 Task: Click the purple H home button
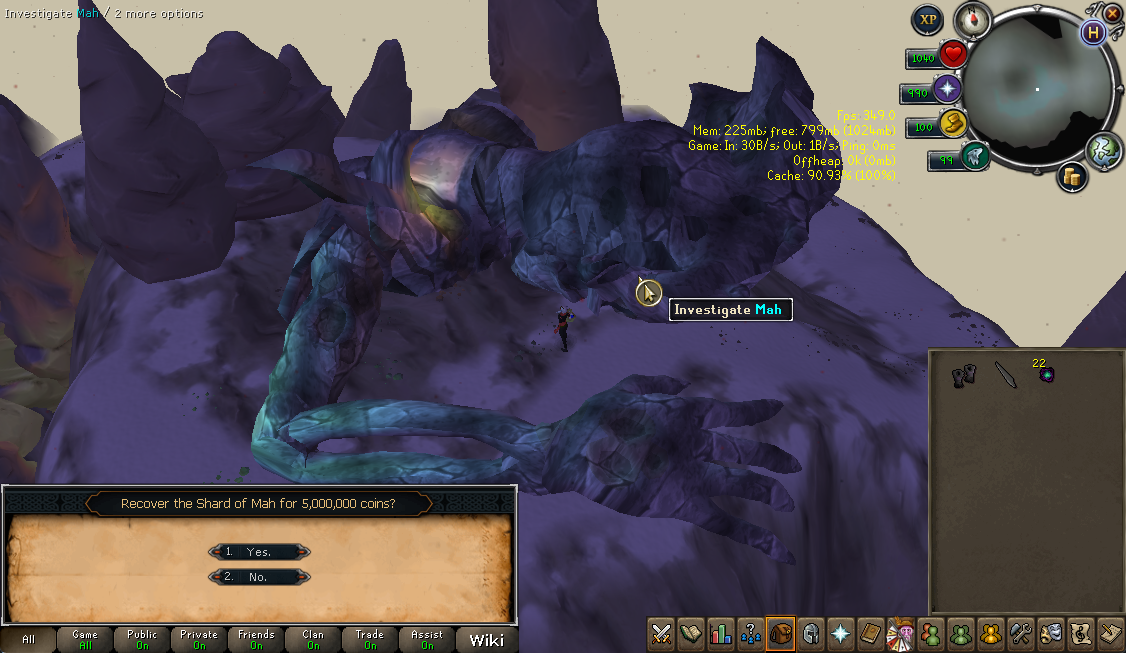[1091, 32]
